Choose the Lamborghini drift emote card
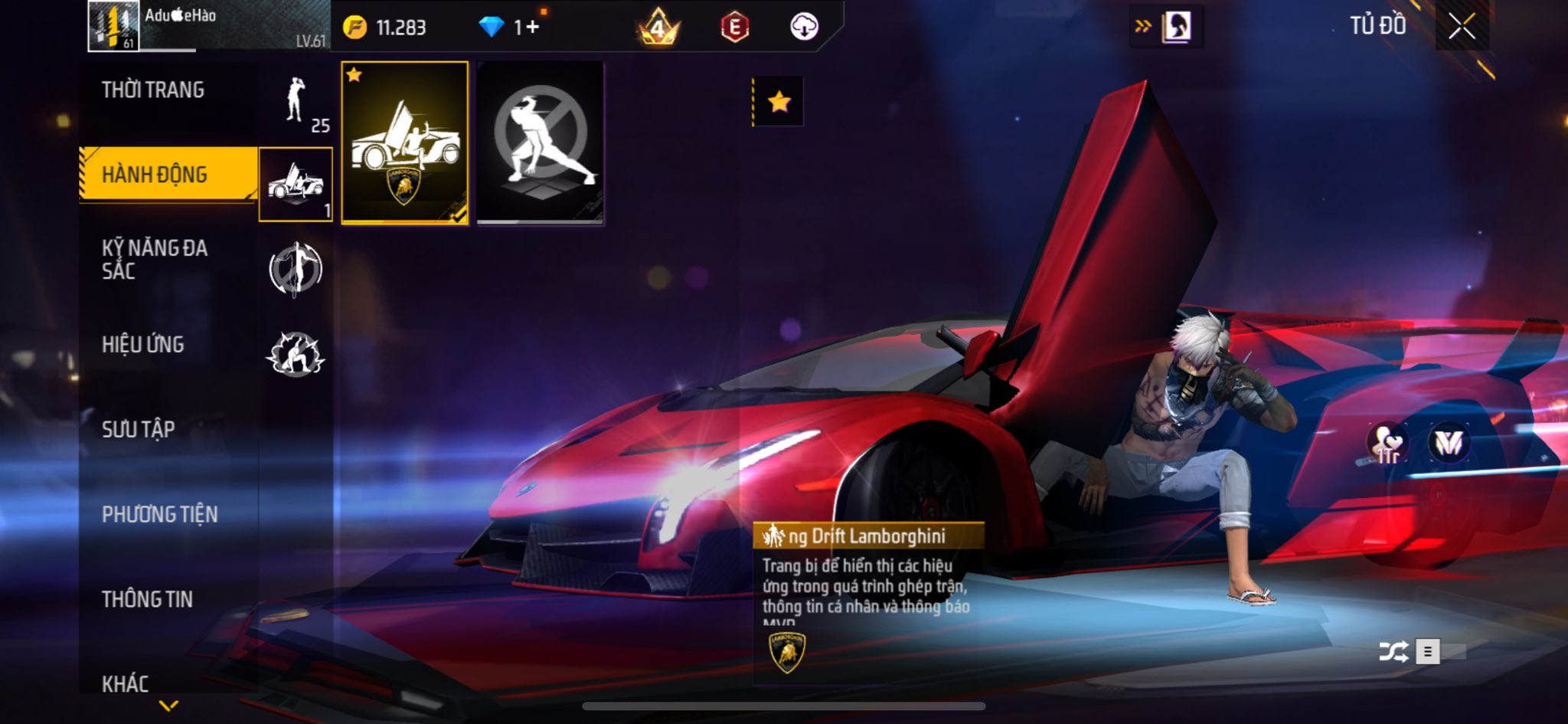This screenshot has width=1568, height=724. pyautogui.click(x=404, y=143)
